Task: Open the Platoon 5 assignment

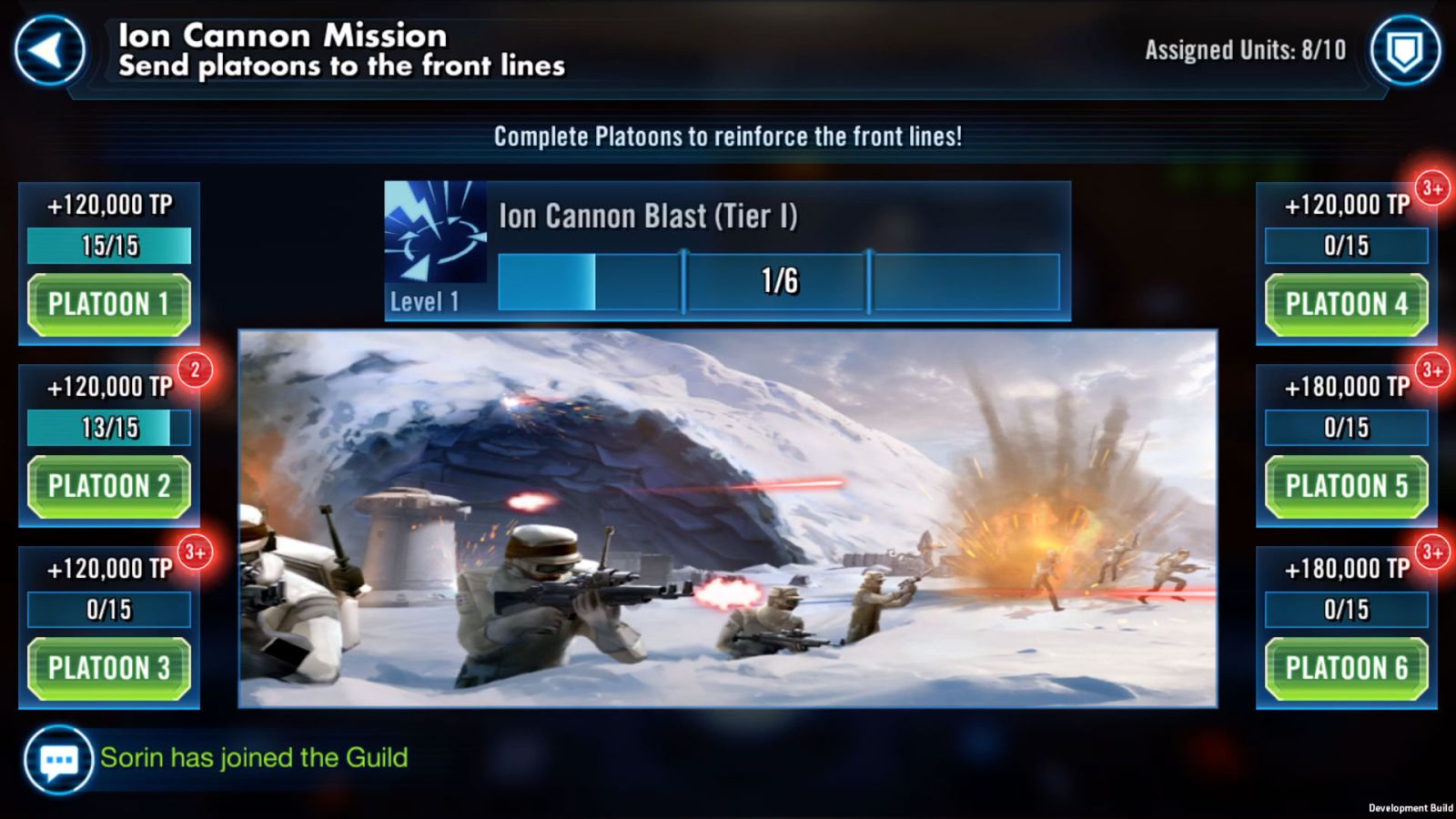Action: point(1346,487)
